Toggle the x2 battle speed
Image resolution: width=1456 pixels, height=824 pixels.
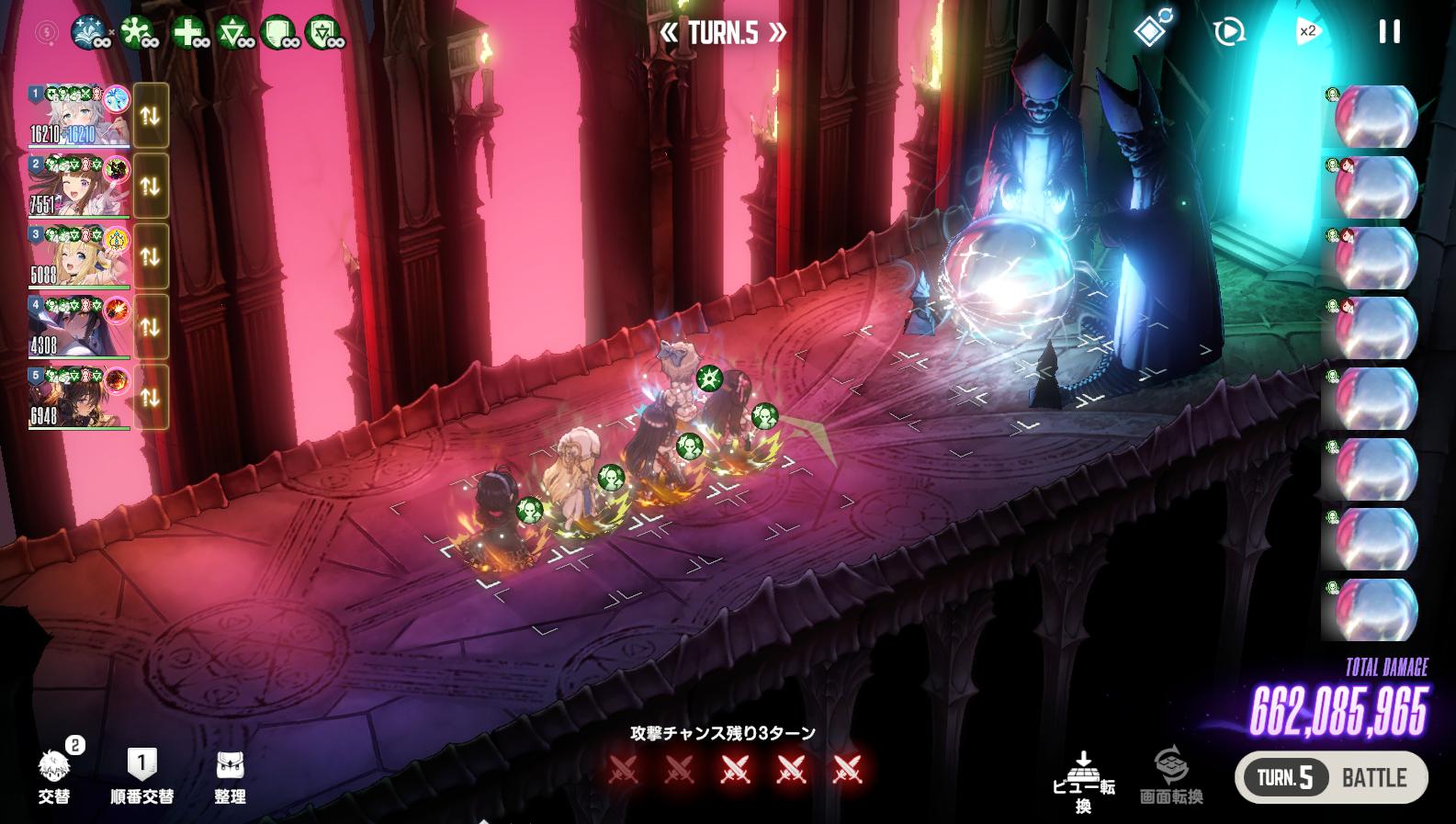tap(1306, 32)
